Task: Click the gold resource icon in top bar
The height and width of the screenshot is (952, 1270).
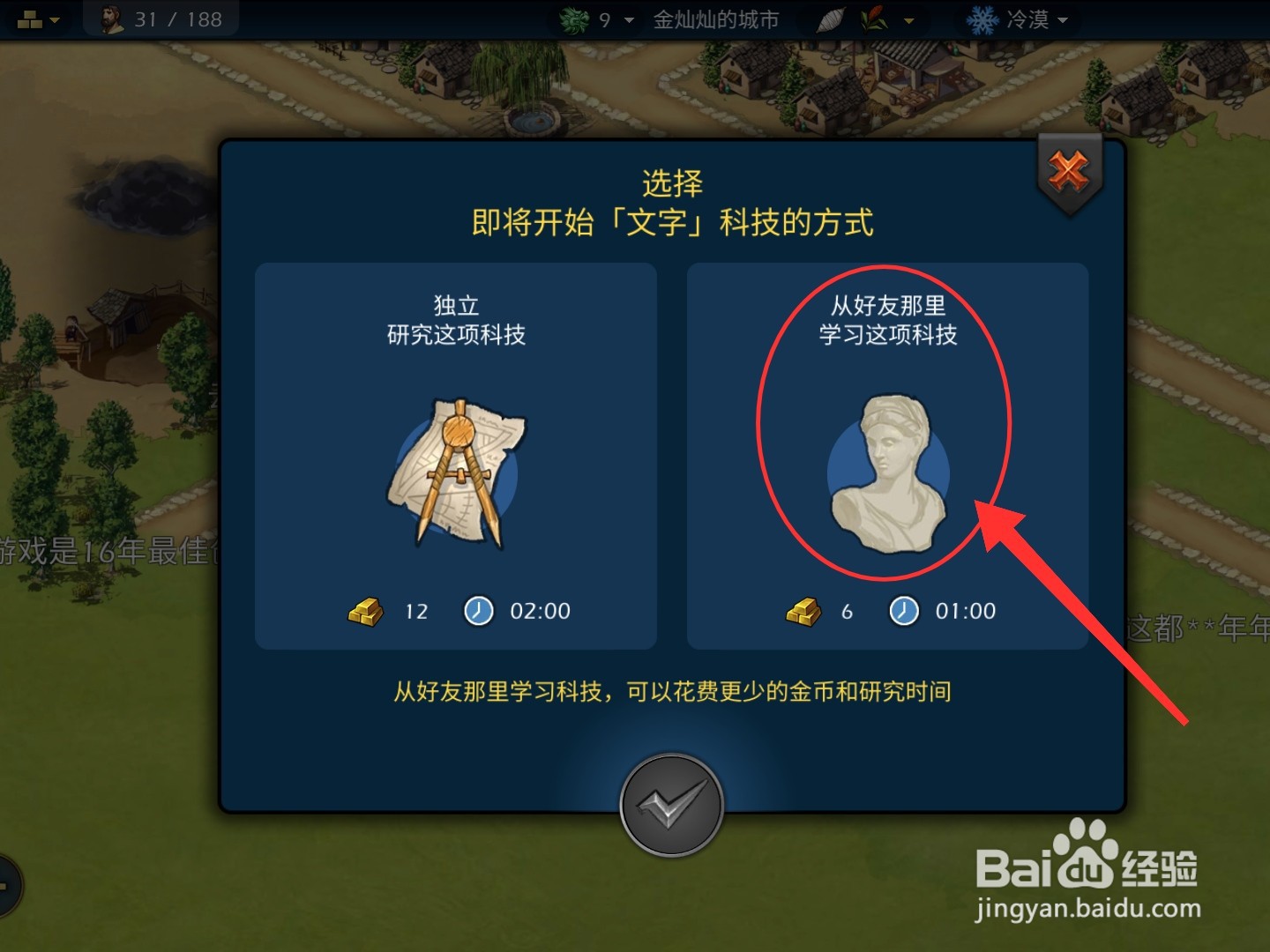Action: pos(29,18)
